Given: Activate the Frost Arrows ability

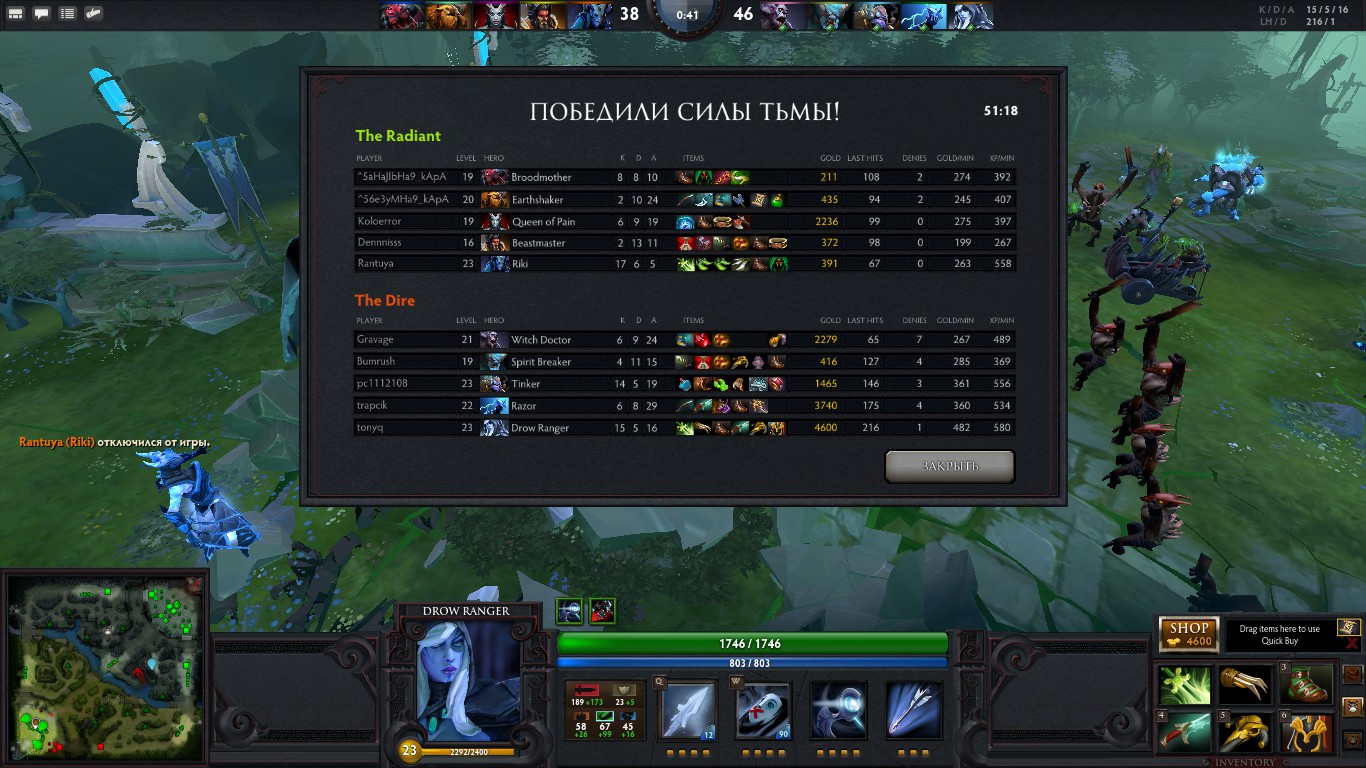Looking at the screenshot, I should coord(689,709).
